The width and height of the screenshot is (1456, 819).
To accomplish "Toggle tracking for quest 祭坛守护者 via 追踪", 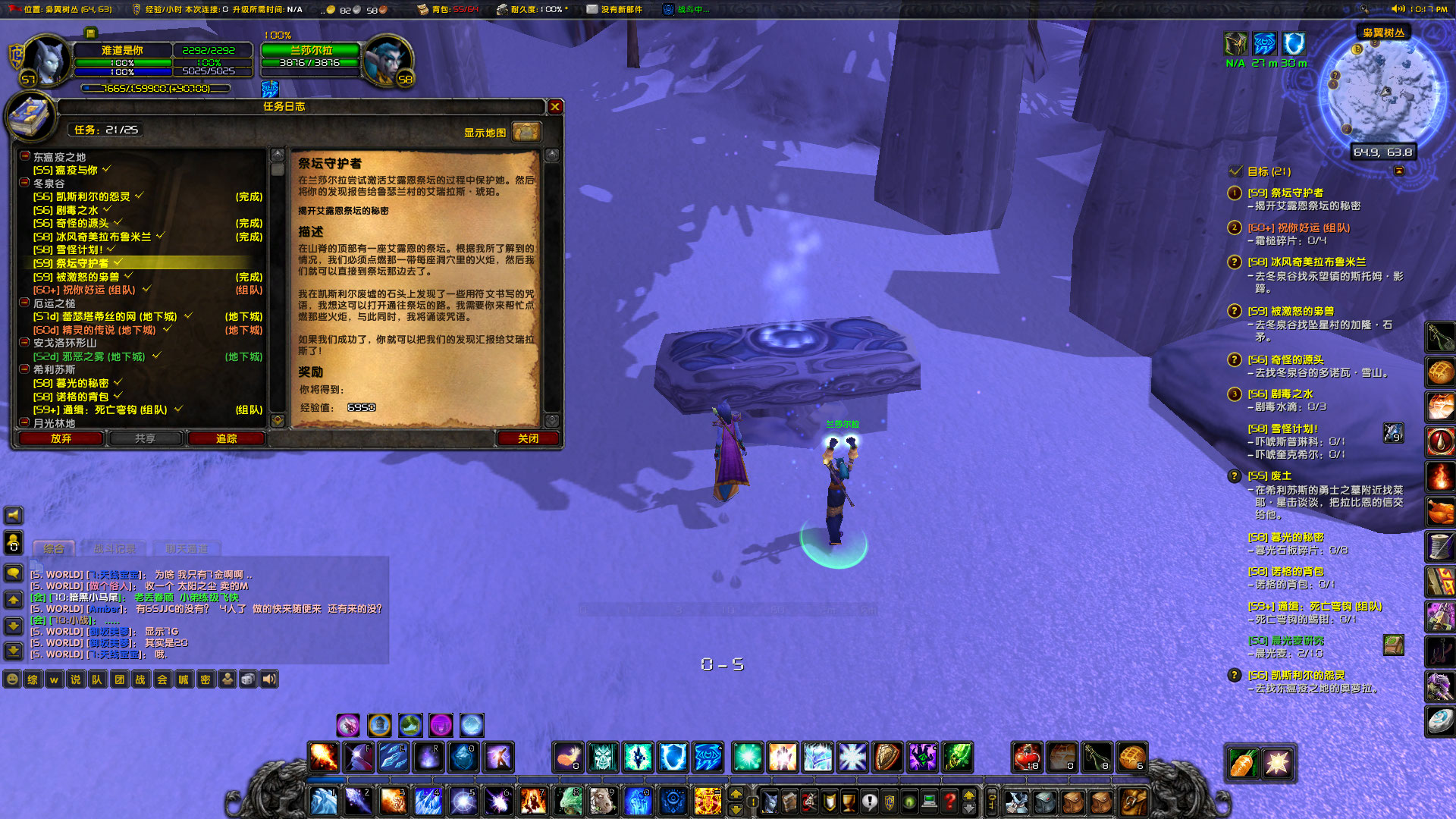I will [x=225, y=438].
